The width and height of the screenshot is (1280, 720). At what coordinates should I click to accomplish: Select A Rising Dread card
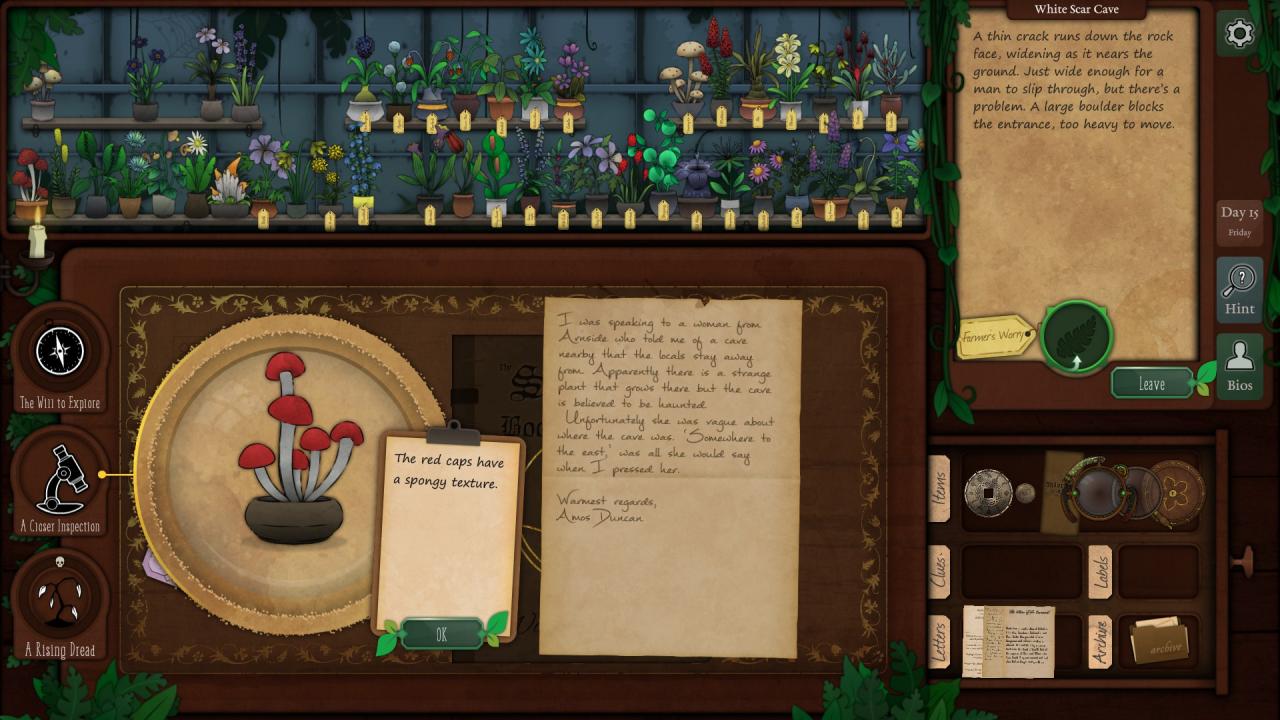click(x=60, y=598)
